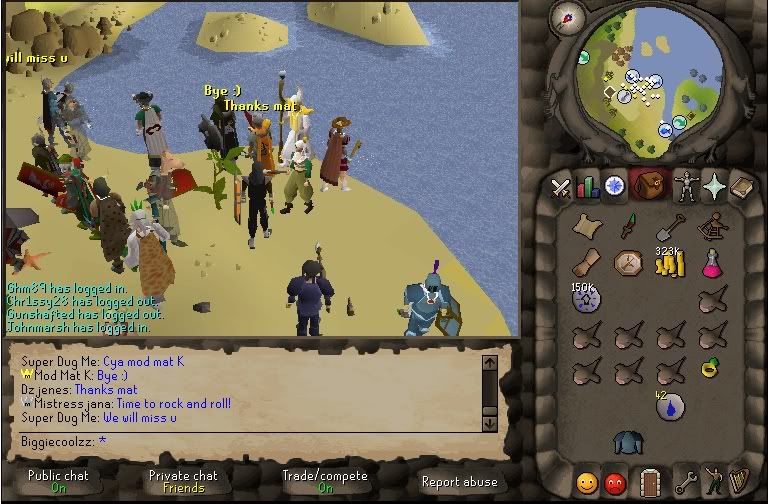Open the Prayer star tab
768x504 pixels.
(x=714, y=187)
